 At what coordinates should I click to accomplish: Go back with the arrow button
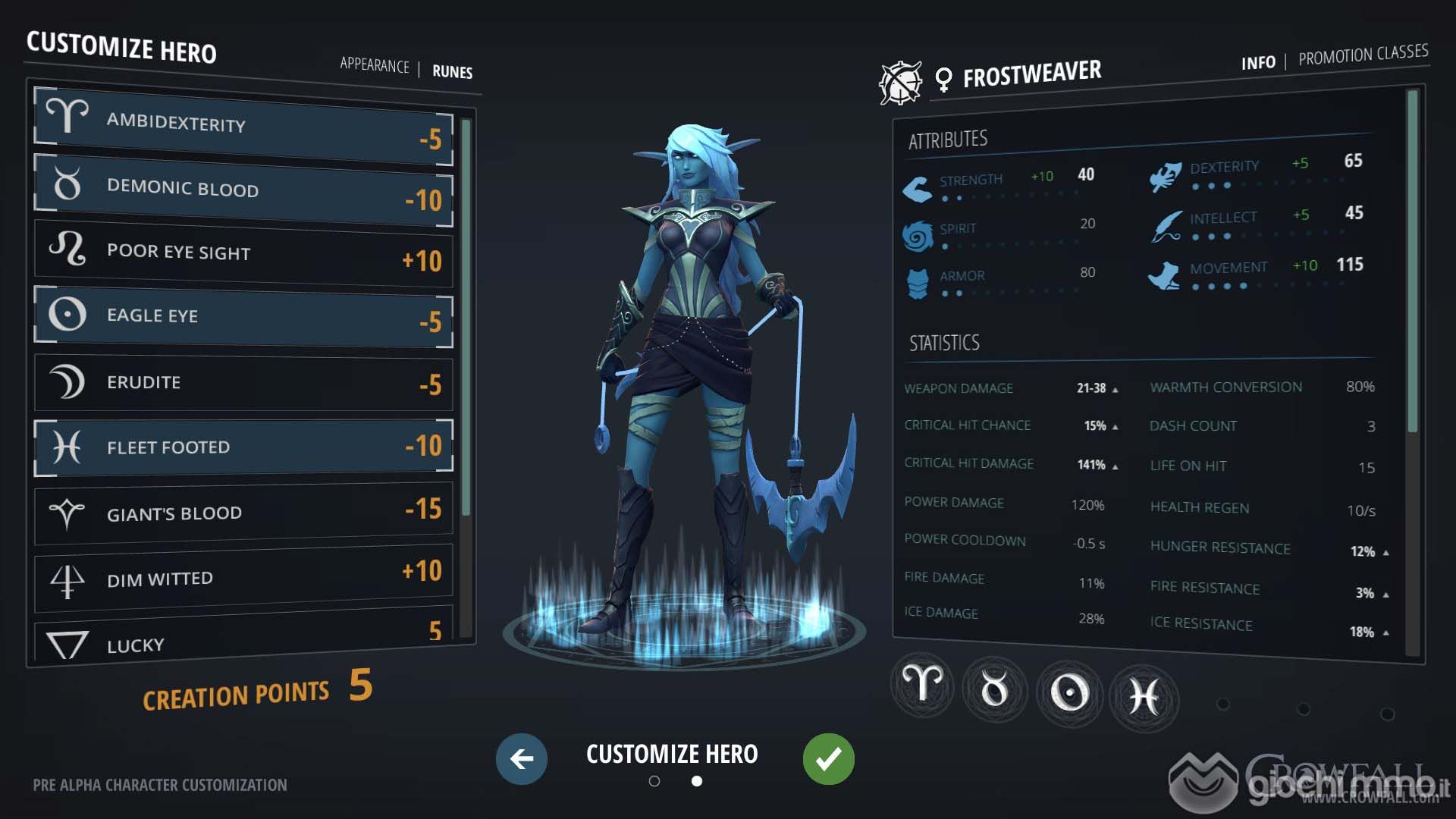click(522, 758)
